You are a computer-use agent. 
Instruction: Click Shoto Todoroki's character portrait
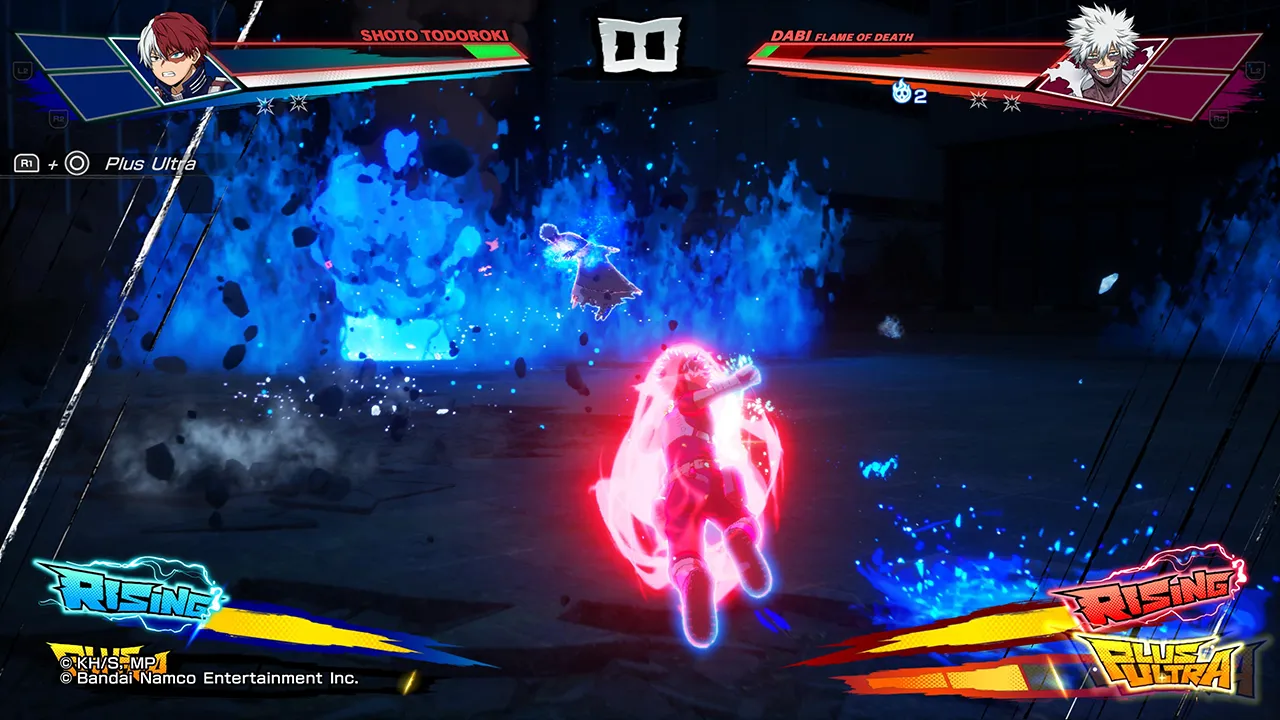coord(177,56)
